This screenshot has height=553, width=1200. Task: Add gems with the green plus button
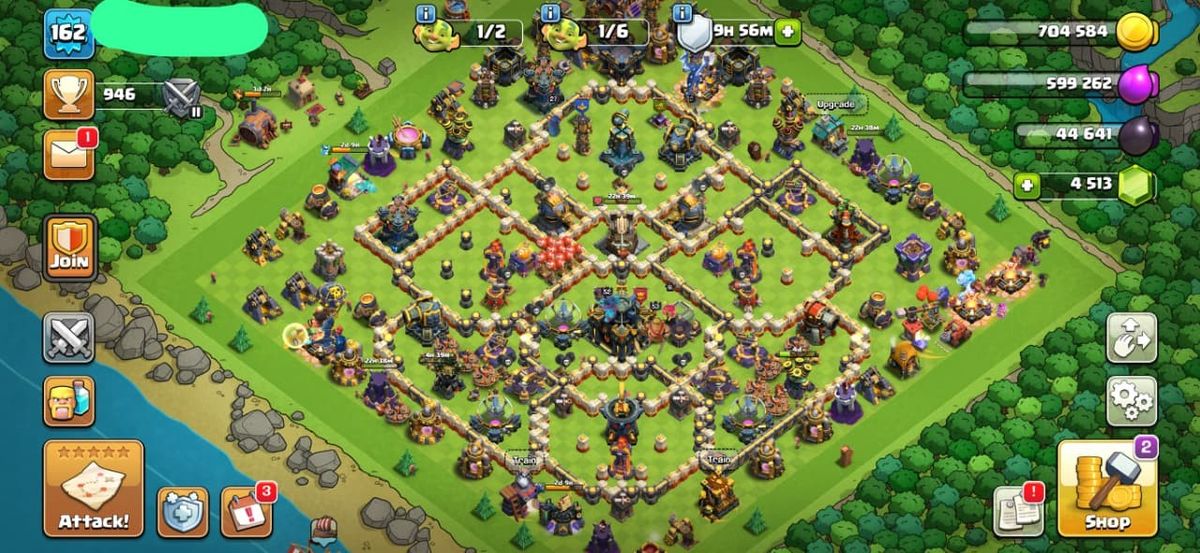click(x=1024, y=184)
